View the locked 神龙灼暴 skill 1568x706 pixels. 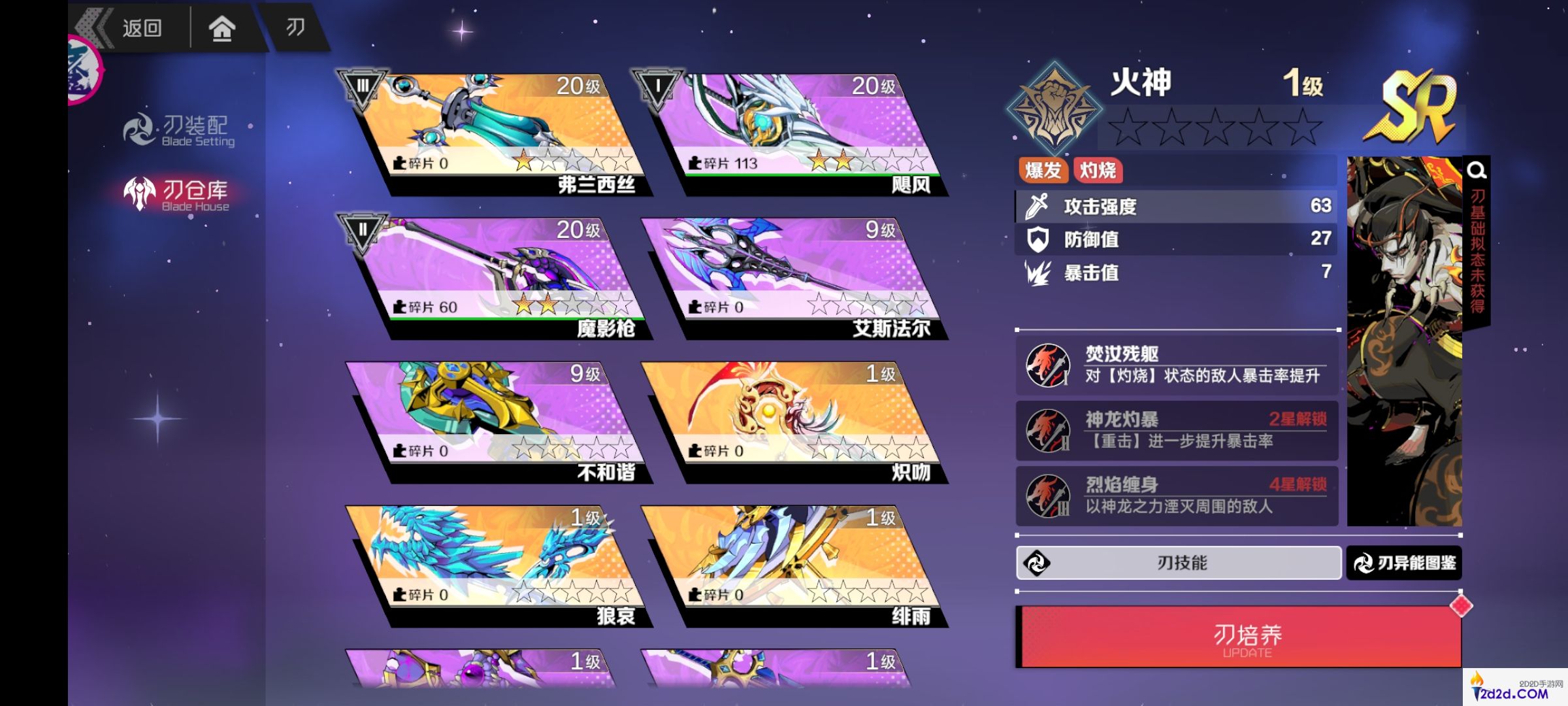click(x=1176, y=430)
